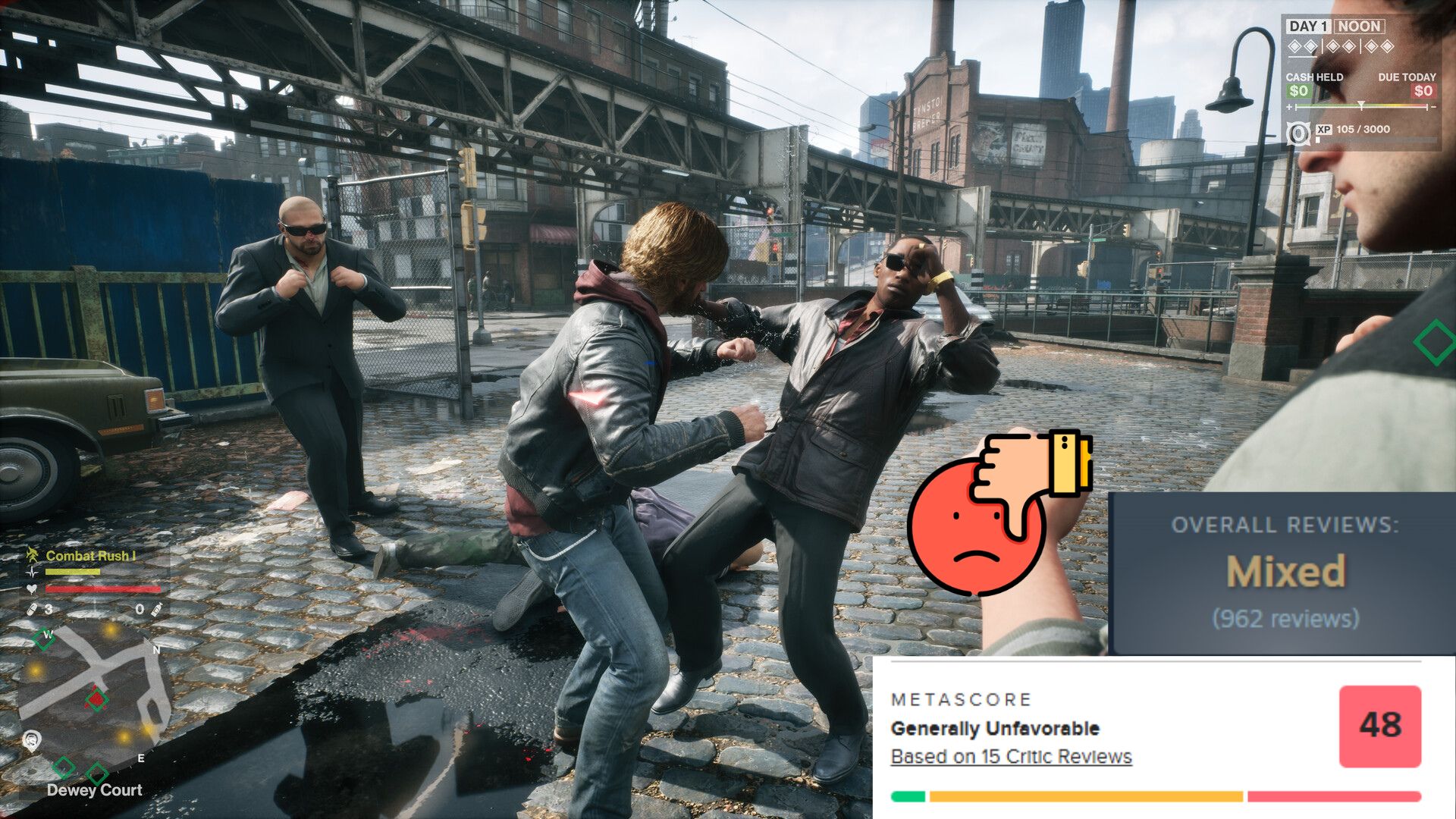Open 'Based on 15 Critic Reviews'

click(x=1009, y=756)
